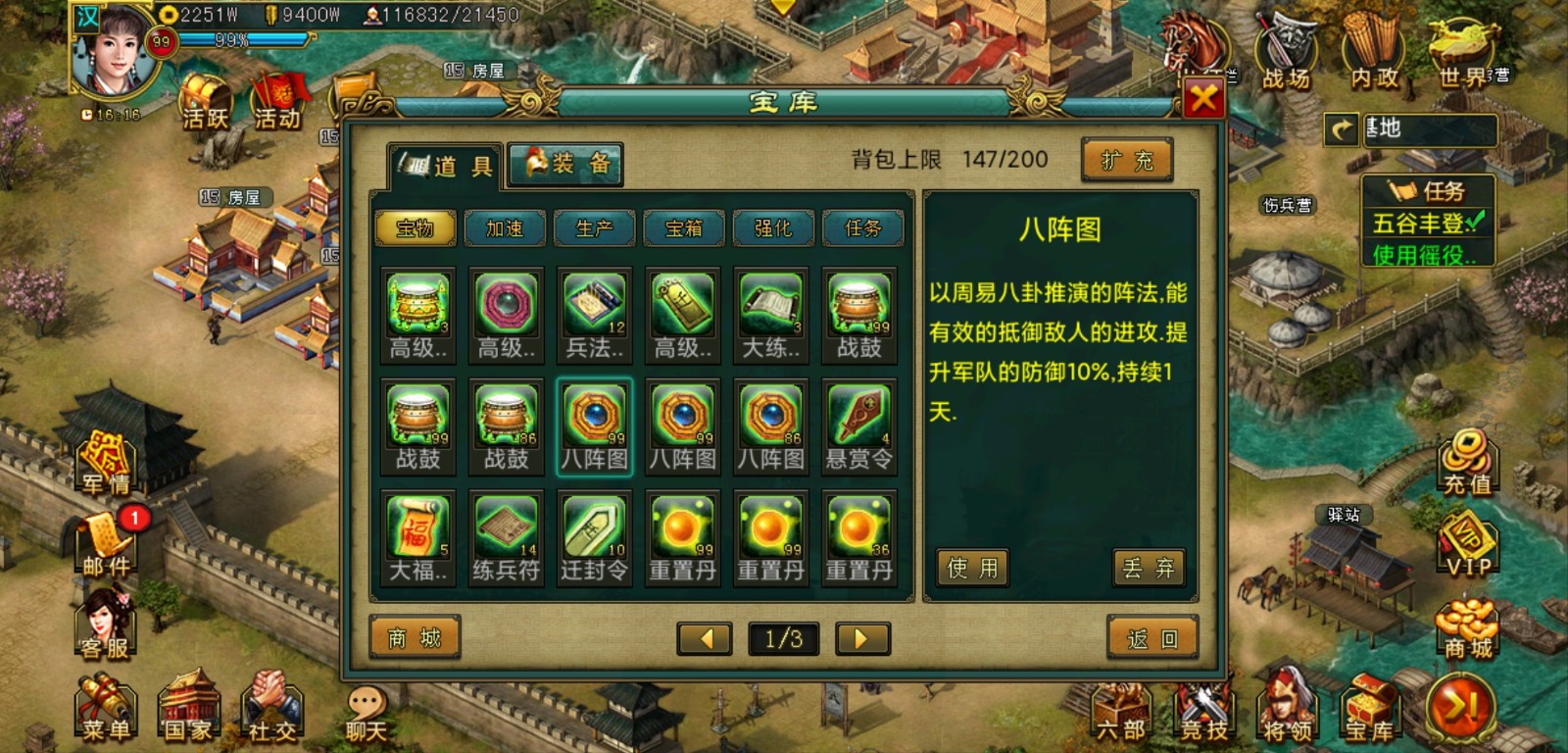
Task: Click the 扩充 expand backpack button
Action: pos(1127,161)
